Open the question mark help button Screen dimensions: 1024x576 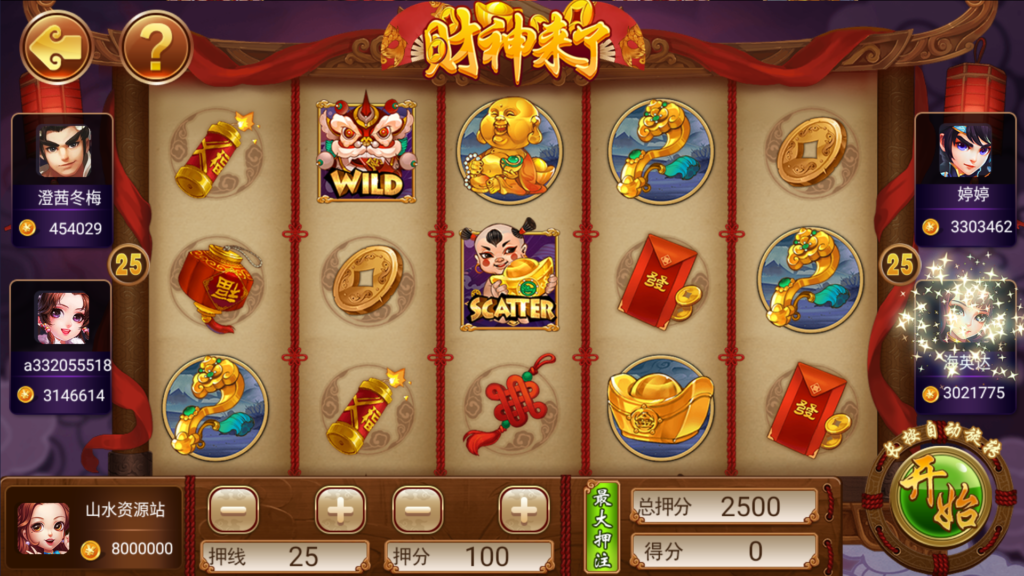[156, 46]
